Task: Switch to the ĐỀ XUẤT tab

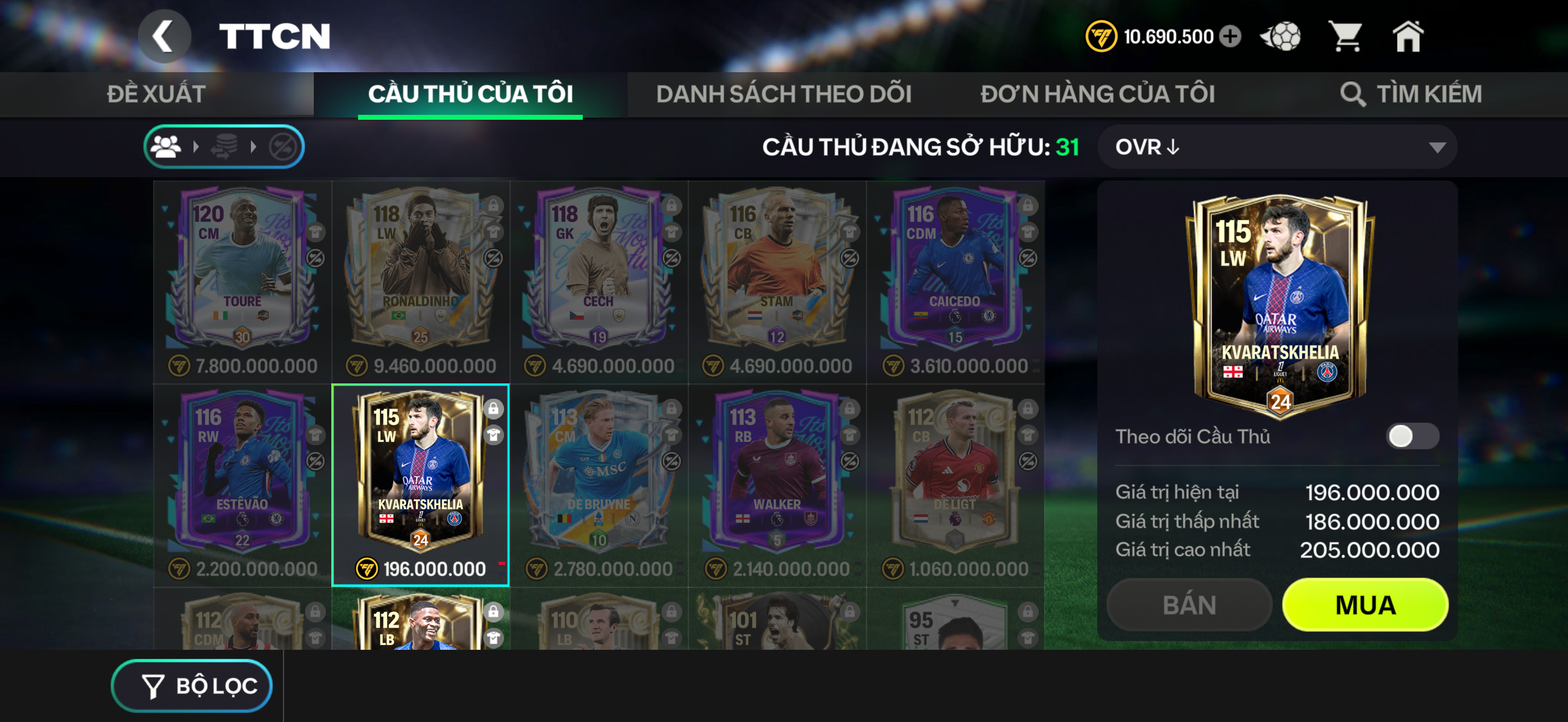Action: pyautogui.click(x=154, y=93)
